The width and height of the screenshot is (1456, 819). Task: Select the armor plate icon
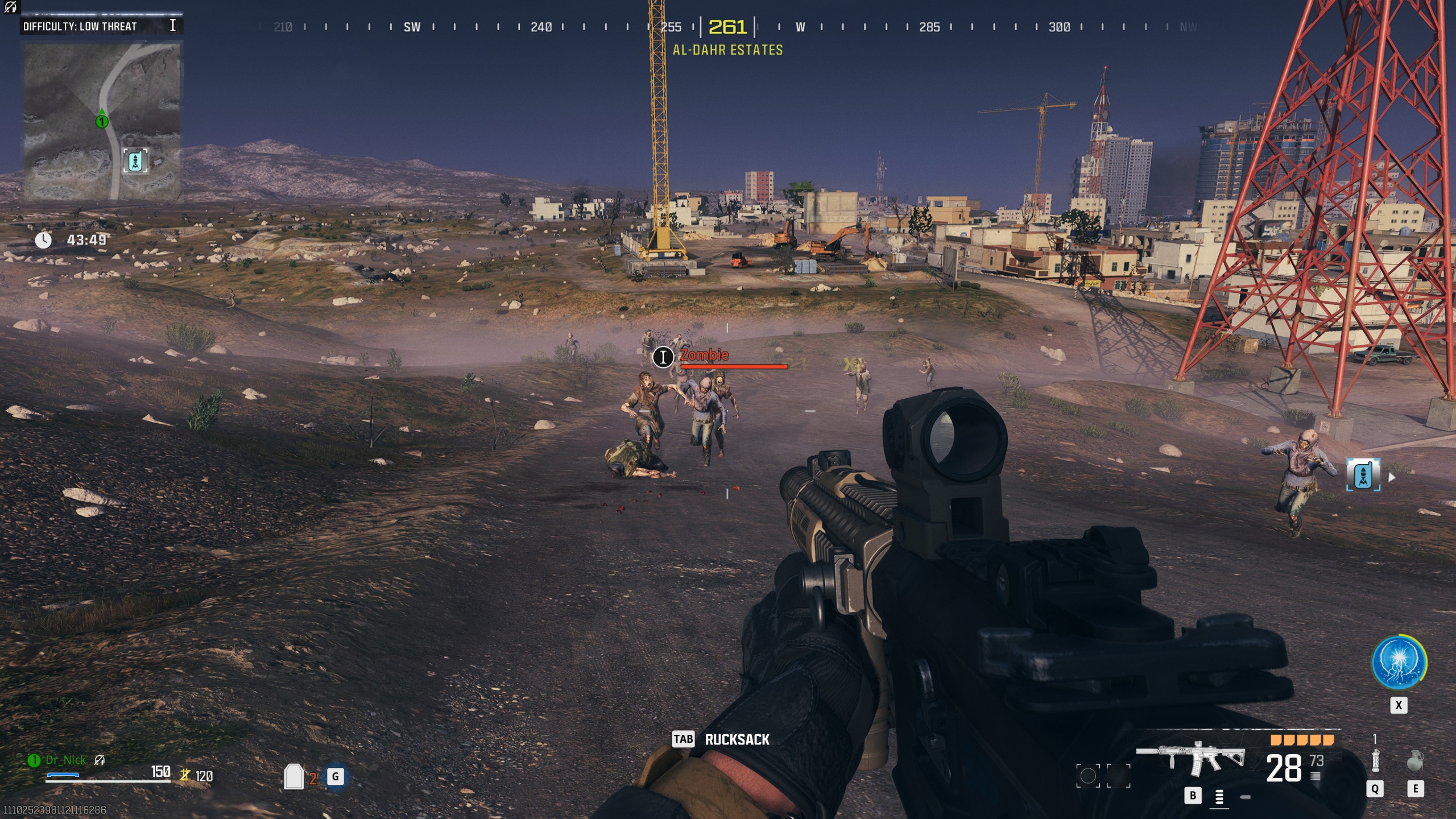293,776
